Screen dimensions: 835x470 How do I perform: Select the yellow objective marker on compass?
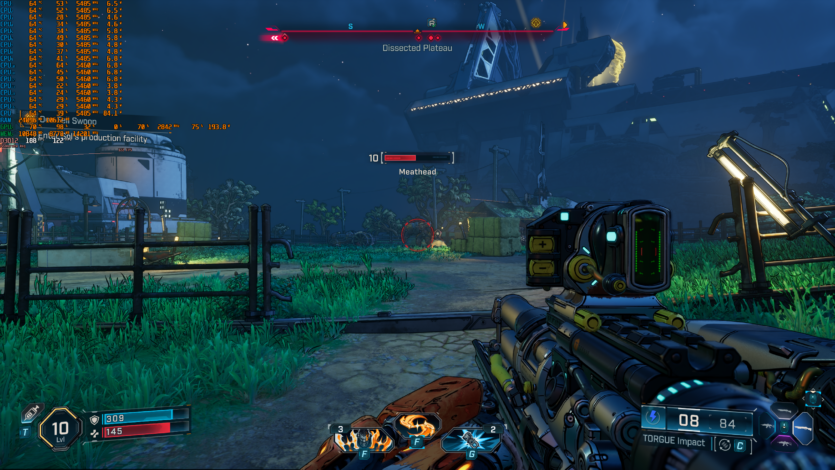(x=535, y=22)
